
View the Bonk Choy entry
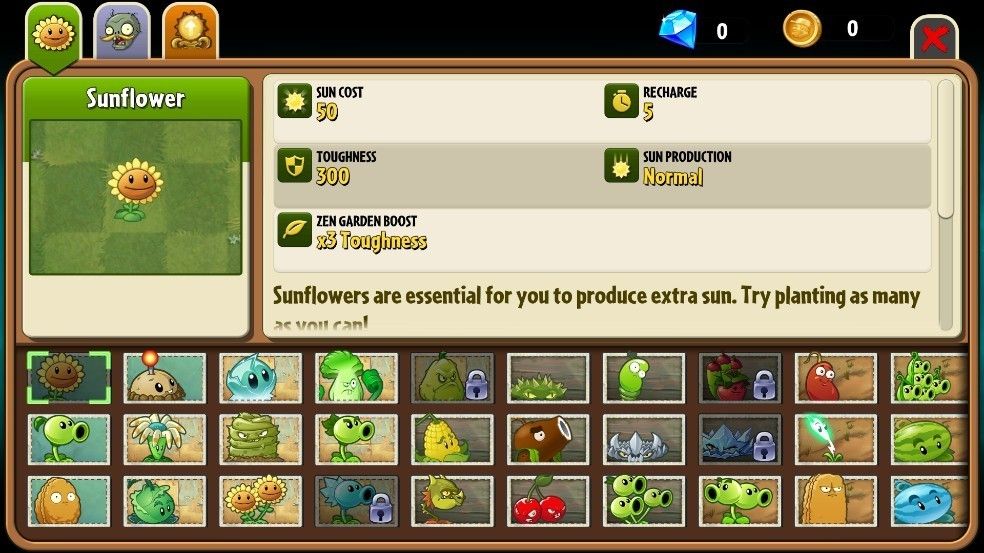356,377
